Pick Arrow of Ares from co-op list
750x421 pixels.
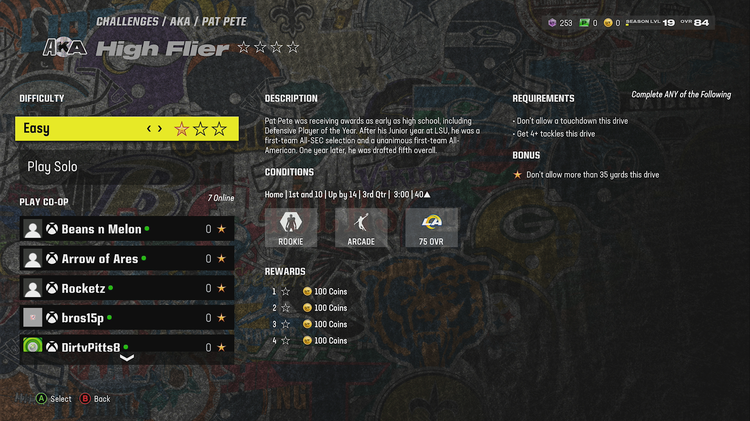click(x=127, y=259)
